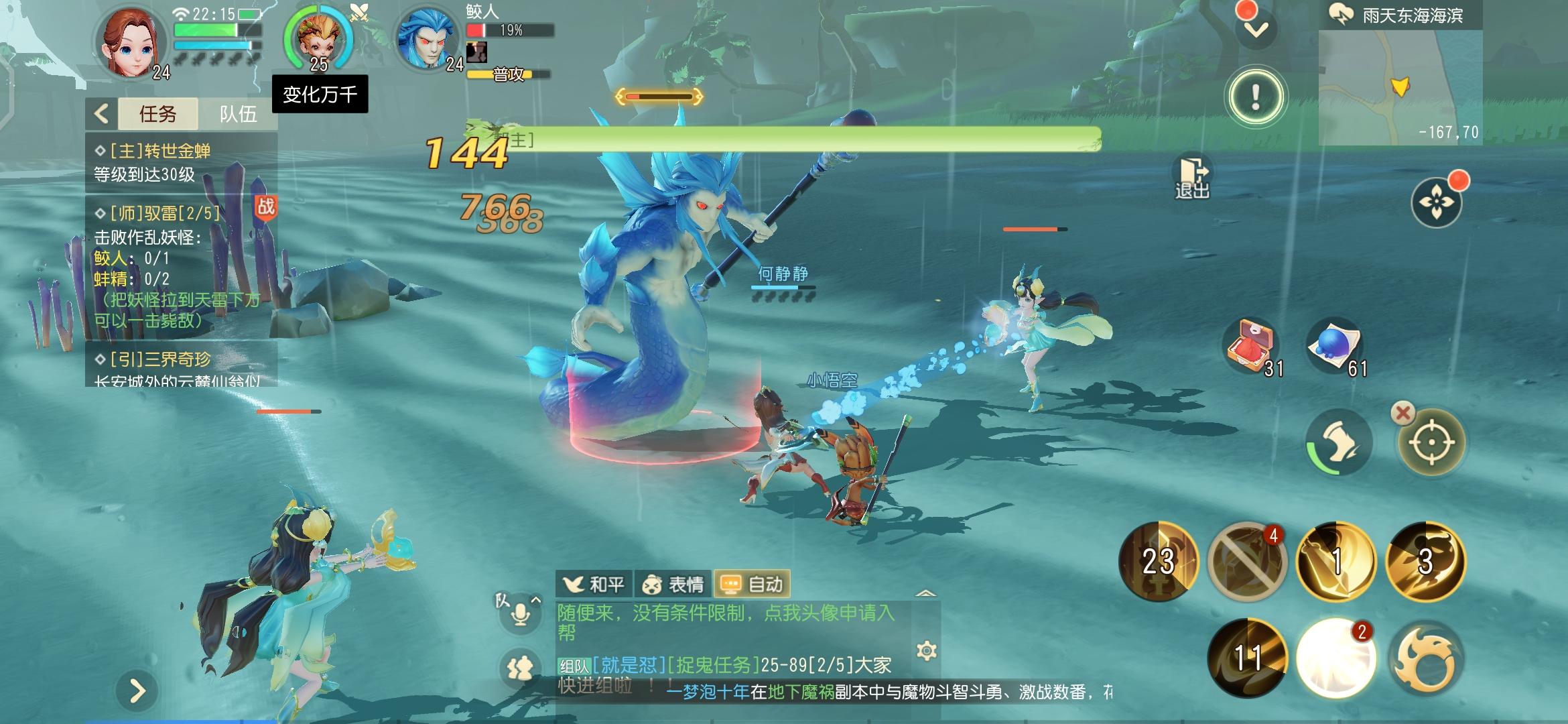Click the 退出 exit button
The image size is (1568, 724).
tap(1192, 178)
